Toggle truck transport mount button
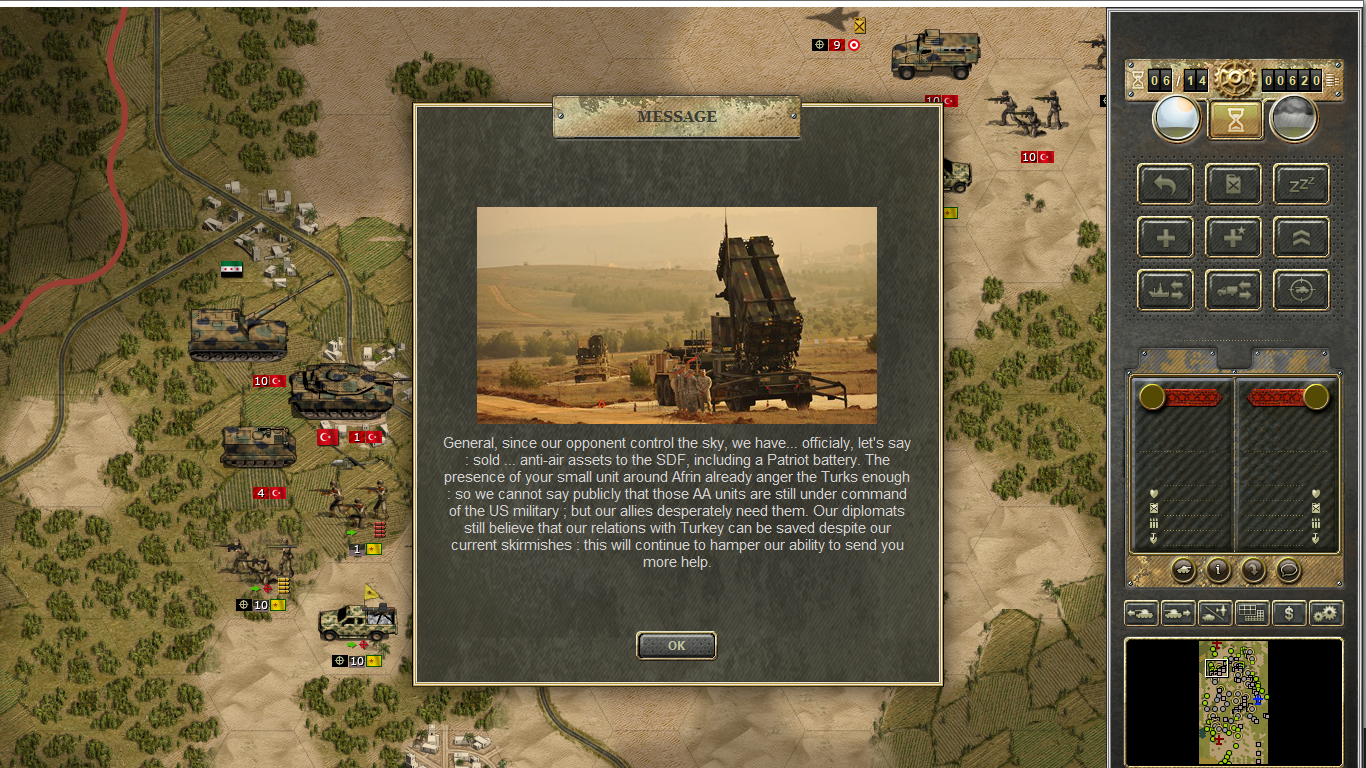The image size is (1366, 768). [1233, 290]
